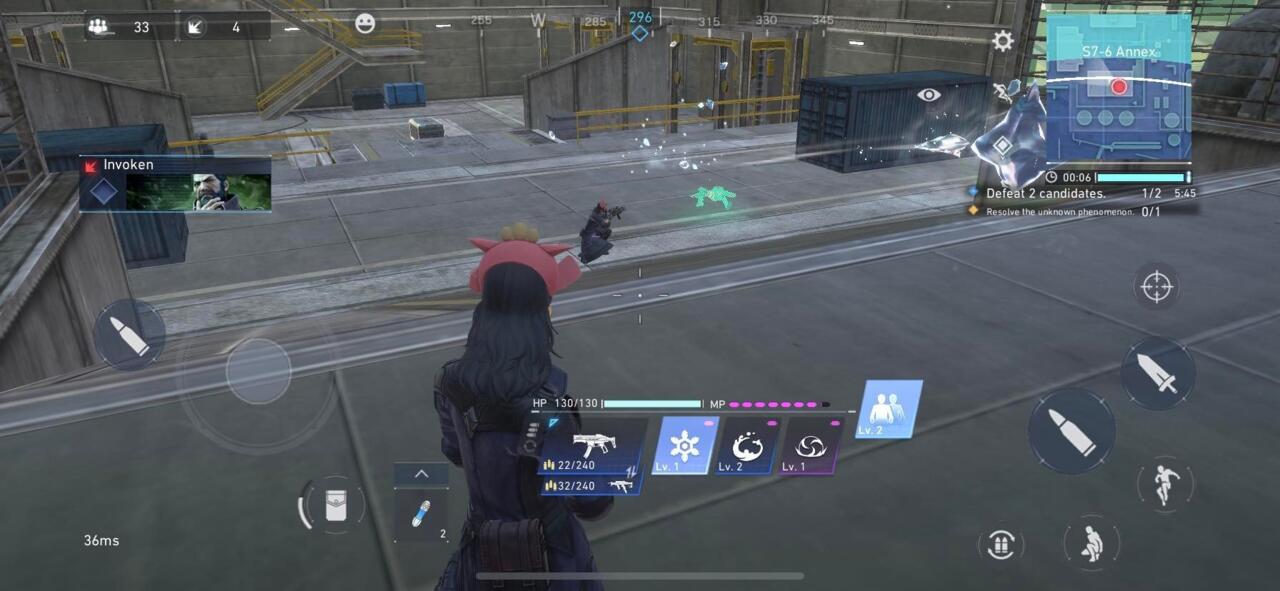Screen dimensions: 1280x591
Task: Open the S7-6 Annex minimap
Action: click(x=1118, y=87)
